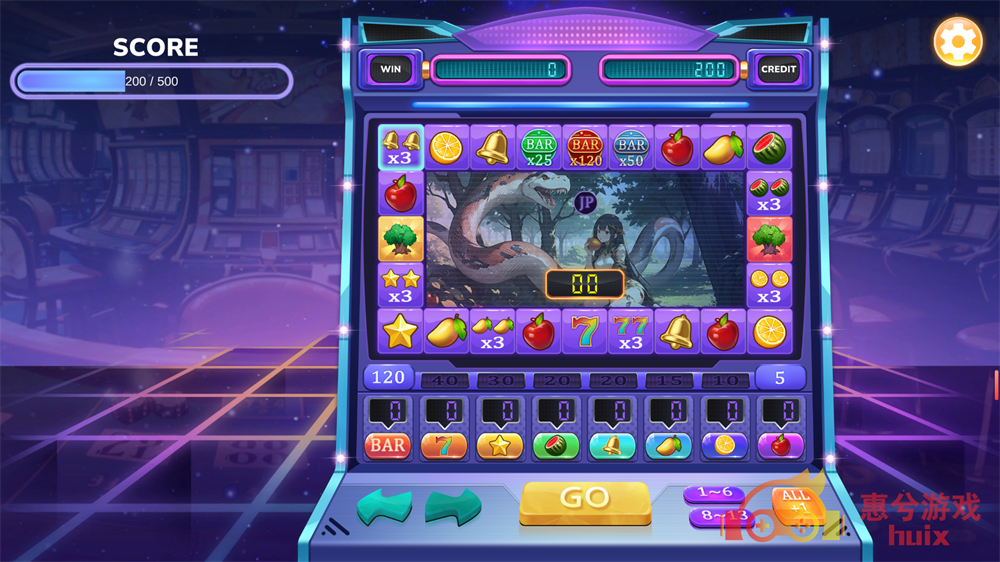
Task: Open settings via the gear icon
Action: [957, 42]
